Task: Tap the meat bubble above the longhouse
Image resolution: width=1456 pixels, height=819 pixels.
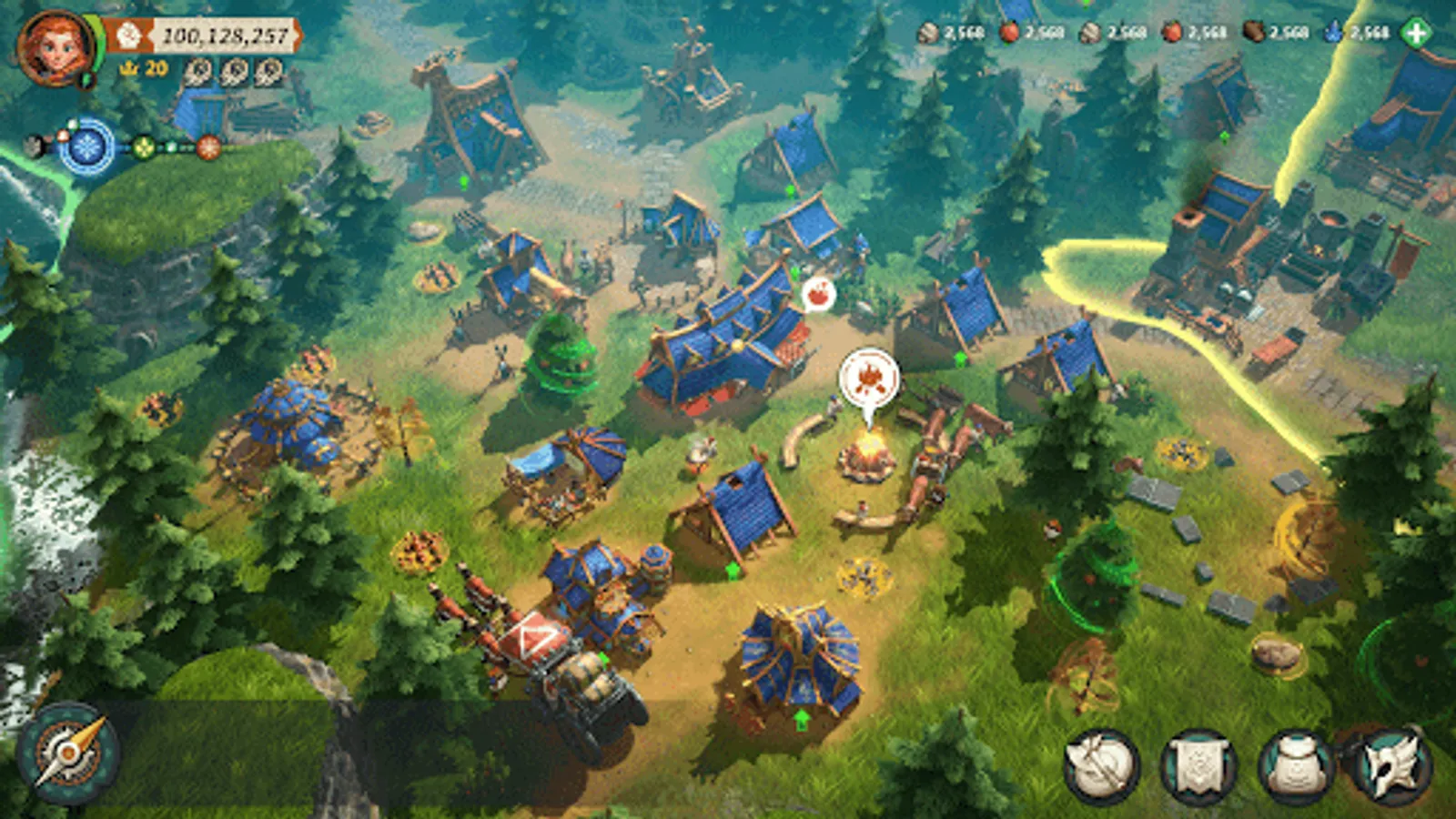Action: (818, 295)
